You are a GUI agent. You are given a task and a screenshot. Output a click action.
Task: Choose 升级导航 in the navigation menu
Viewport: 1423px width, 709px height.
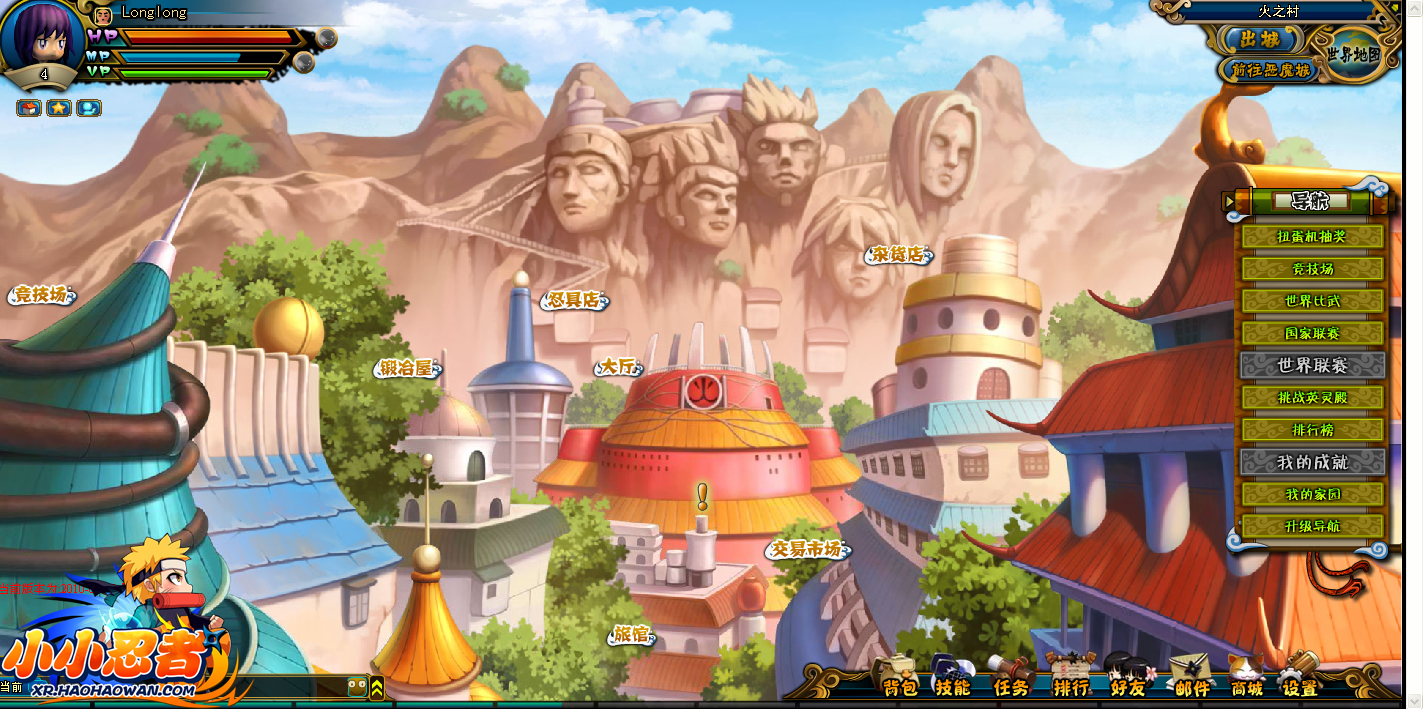pos(1312,526)
